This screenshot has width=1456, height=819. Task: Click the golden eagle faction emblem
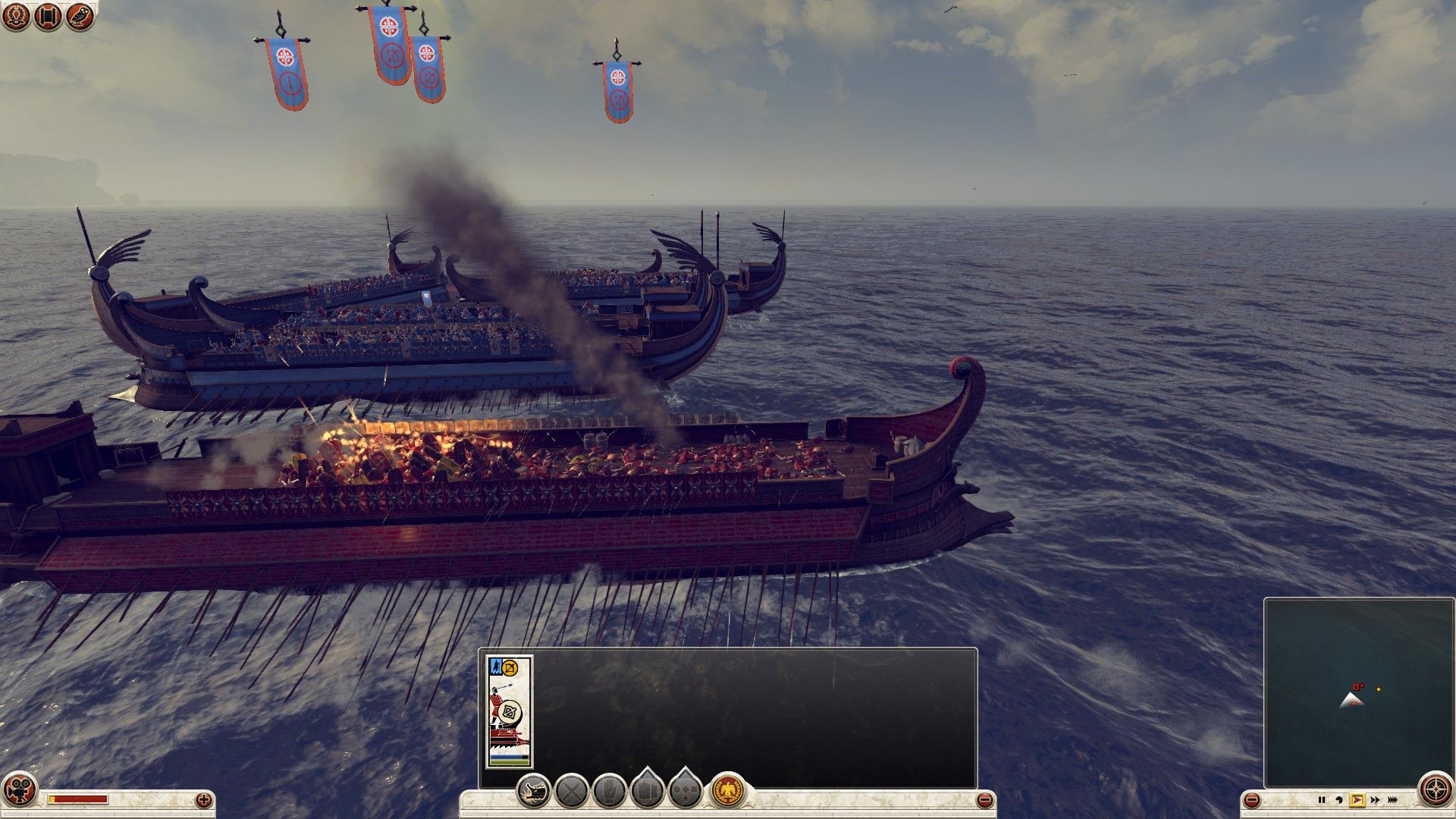click(727, 791)
